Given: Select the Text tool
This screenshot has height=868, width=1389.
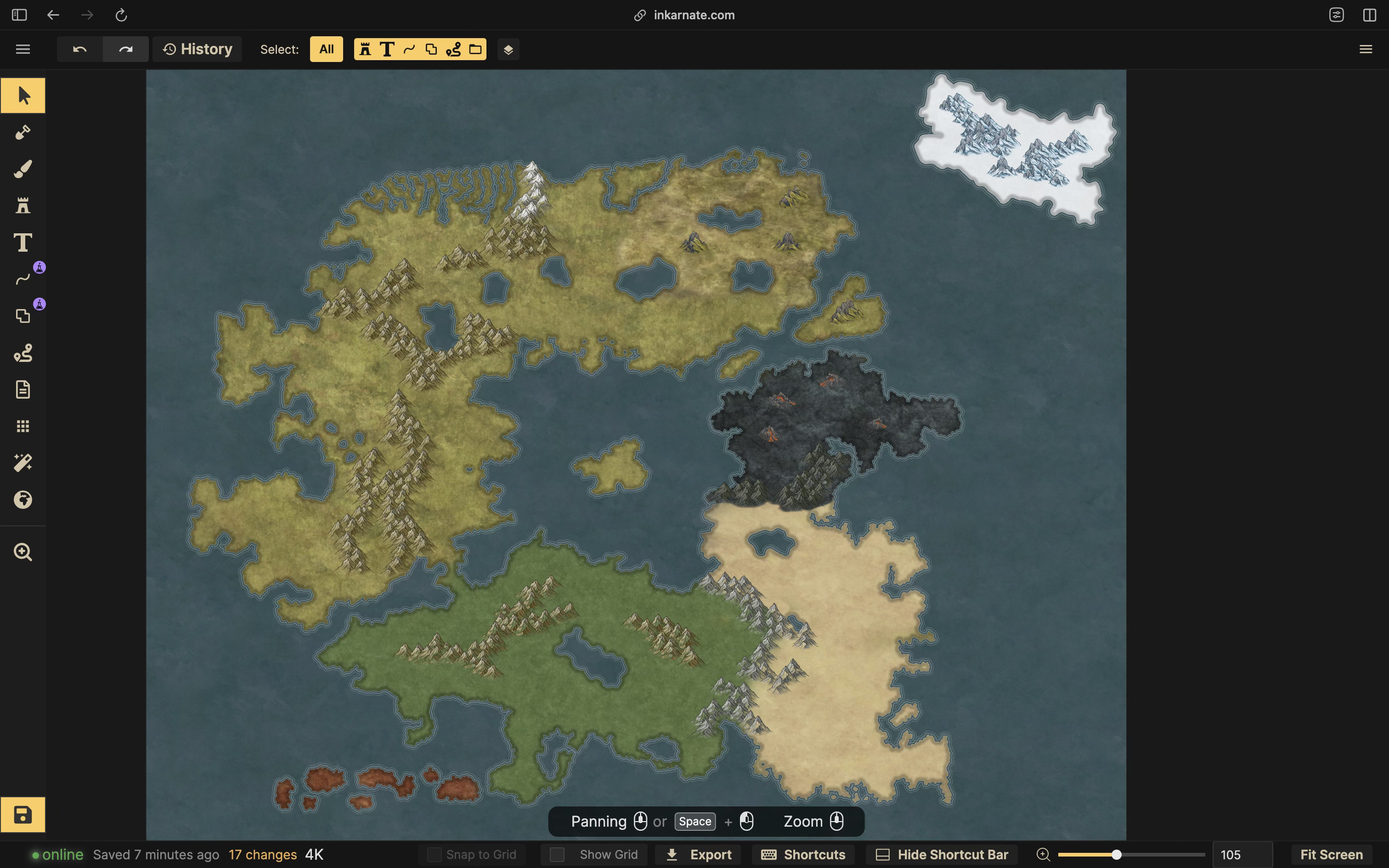Looking at the screenshot, I should click(23, 242).
